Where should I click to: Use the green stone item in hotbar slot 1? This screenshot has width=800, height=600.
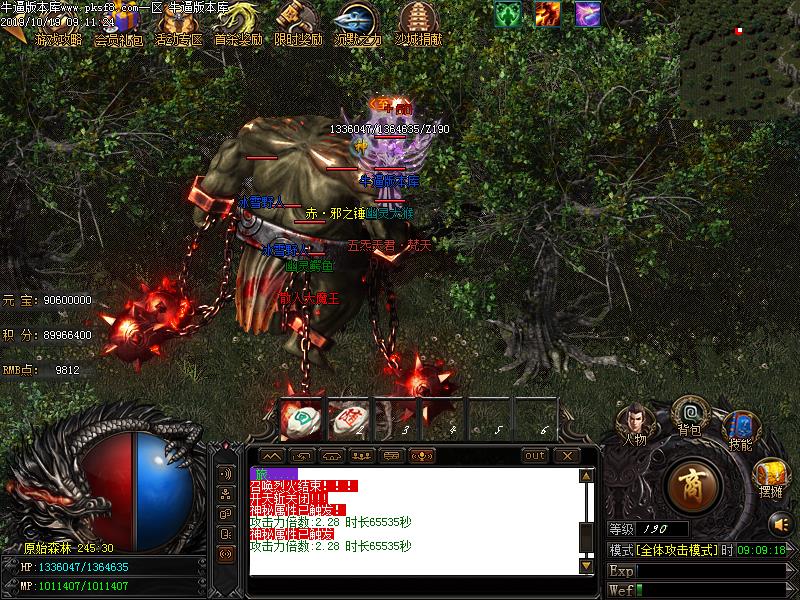299,420
